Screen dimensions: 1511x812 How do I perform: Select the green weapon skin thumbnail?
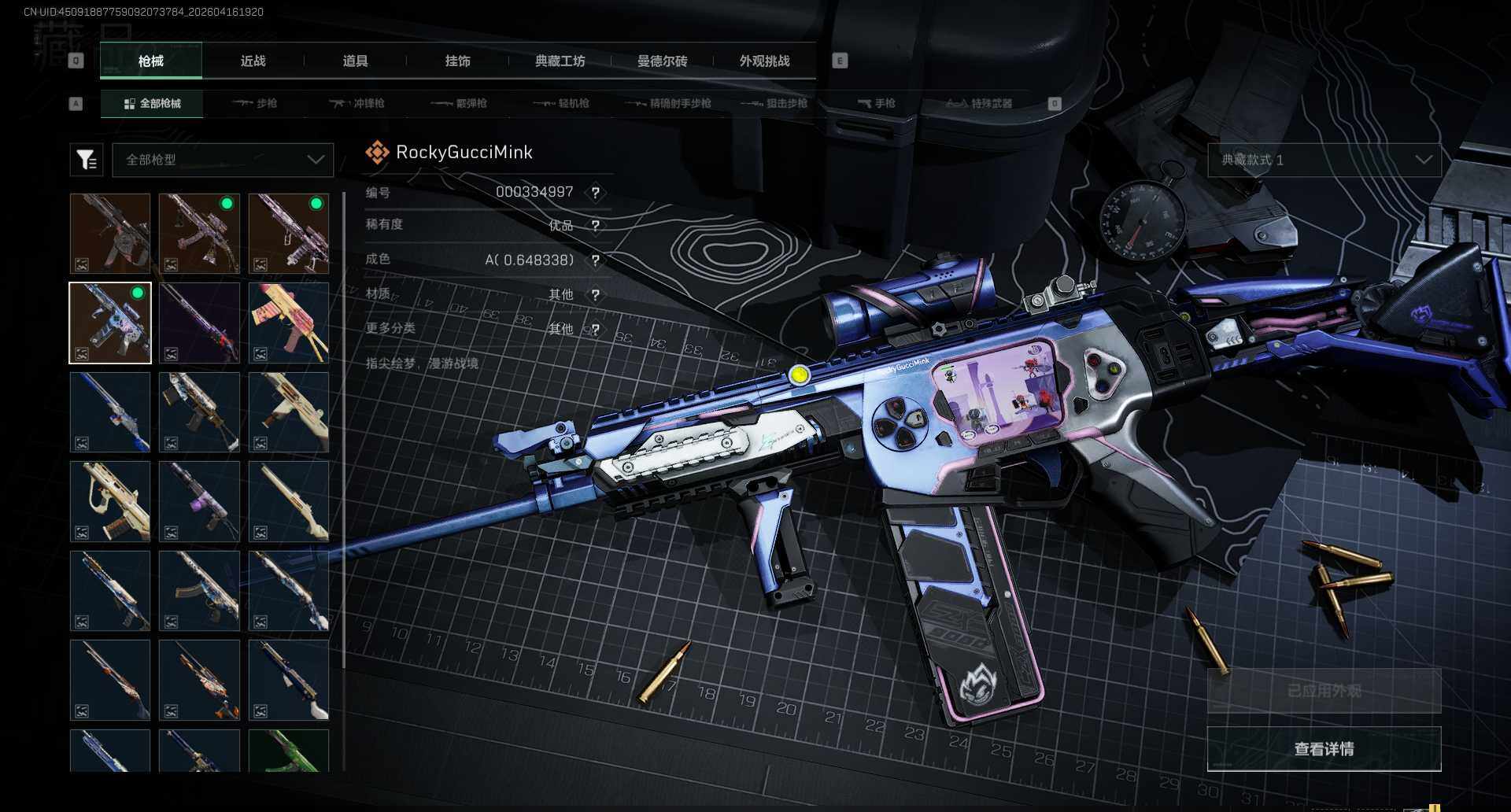coord(289,750)
